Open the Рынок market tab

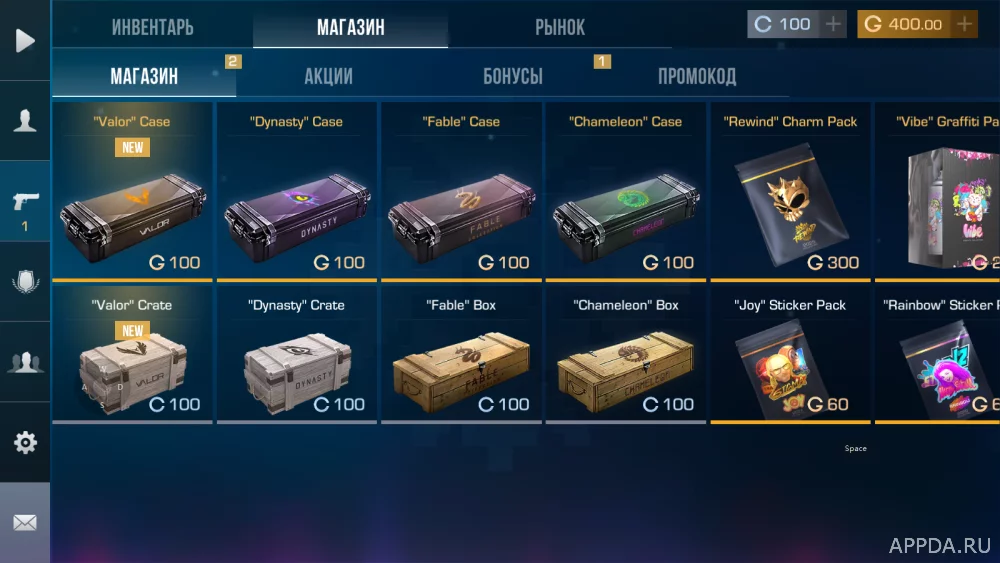click(560, 27)
